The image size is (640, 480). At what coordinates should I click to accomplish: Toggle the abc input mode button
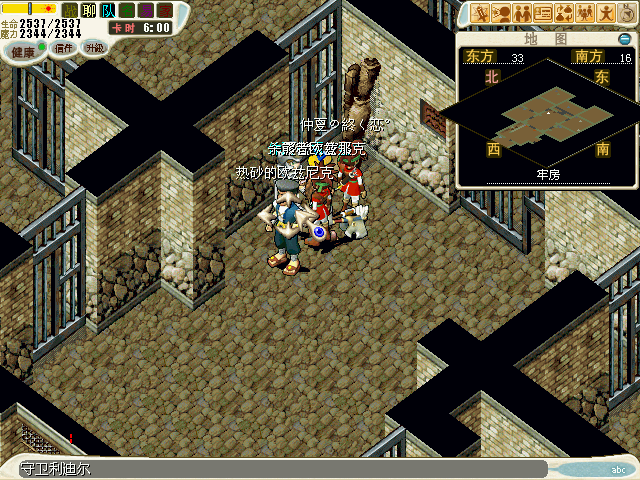tap(620, 469)
